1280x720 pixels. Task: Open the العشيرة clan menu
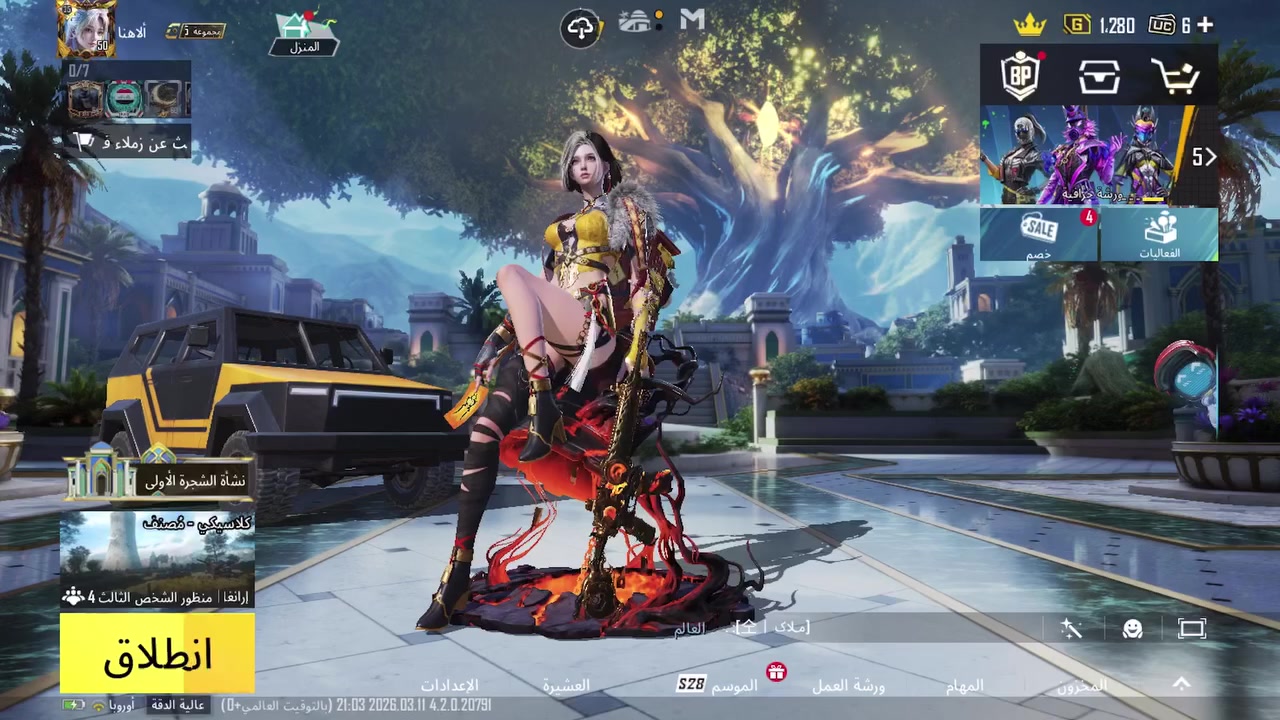(566, 686)
